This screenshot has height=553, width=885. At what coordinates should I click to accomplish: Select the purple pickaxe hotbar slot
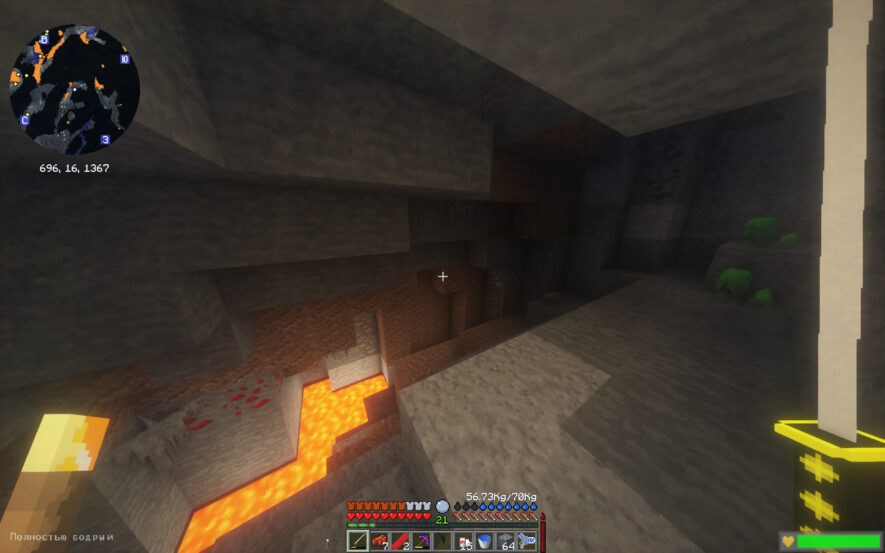click(x=421, y=541)
